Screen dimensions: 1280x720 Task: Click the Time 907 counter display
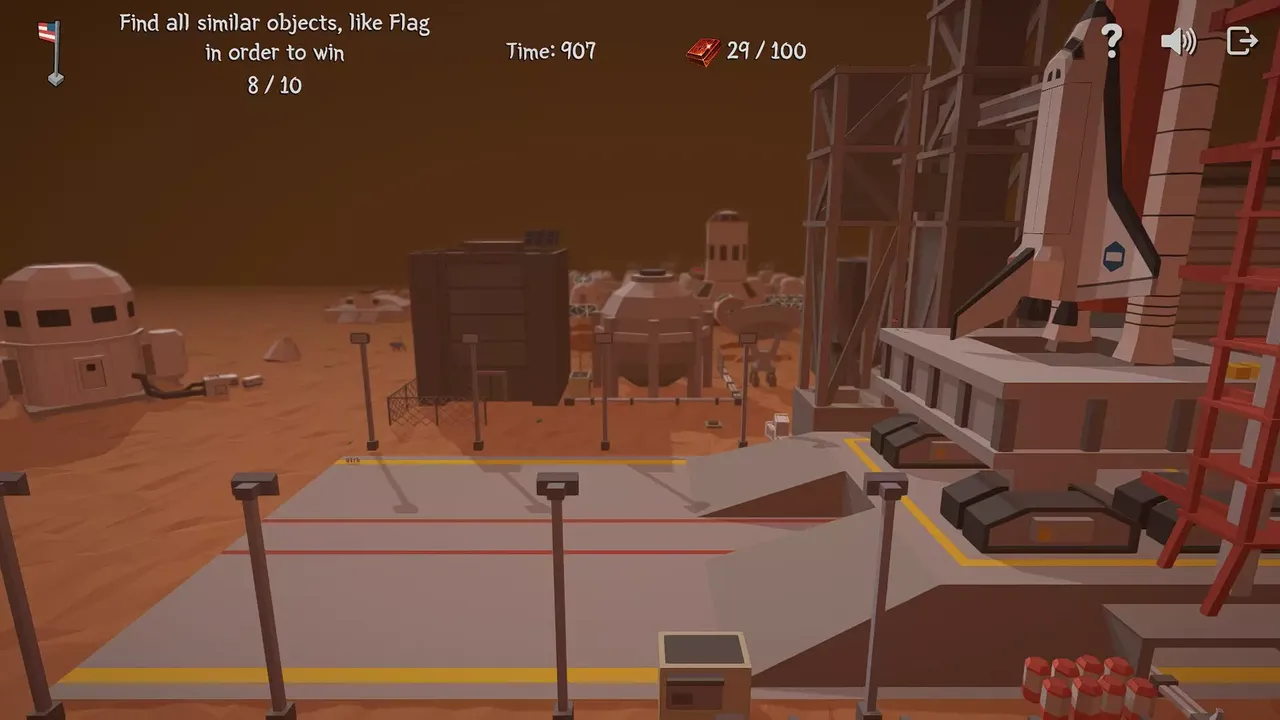(549, 50)
